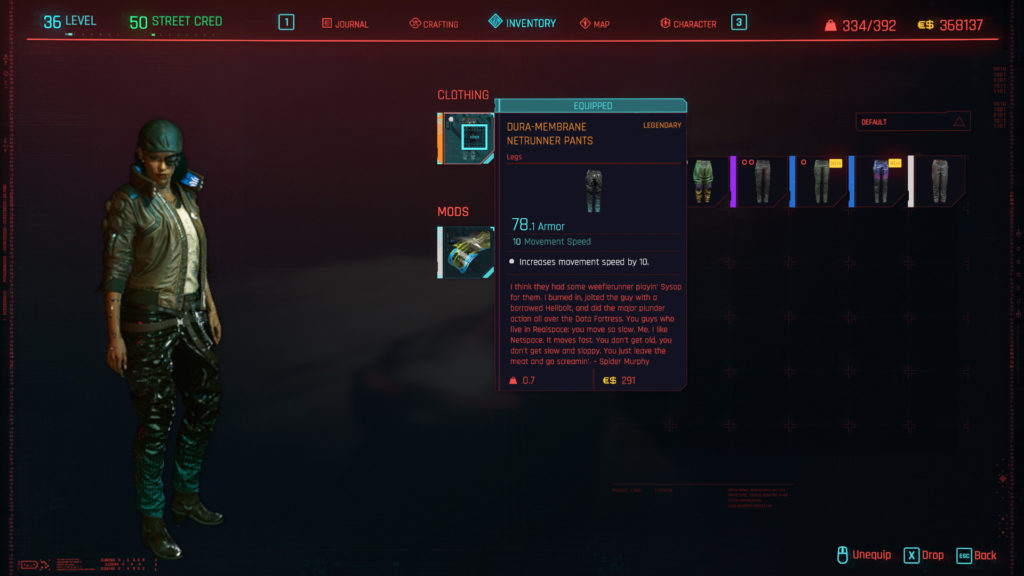
Task: Click the Drop button
Action: [x=924, y=555]
